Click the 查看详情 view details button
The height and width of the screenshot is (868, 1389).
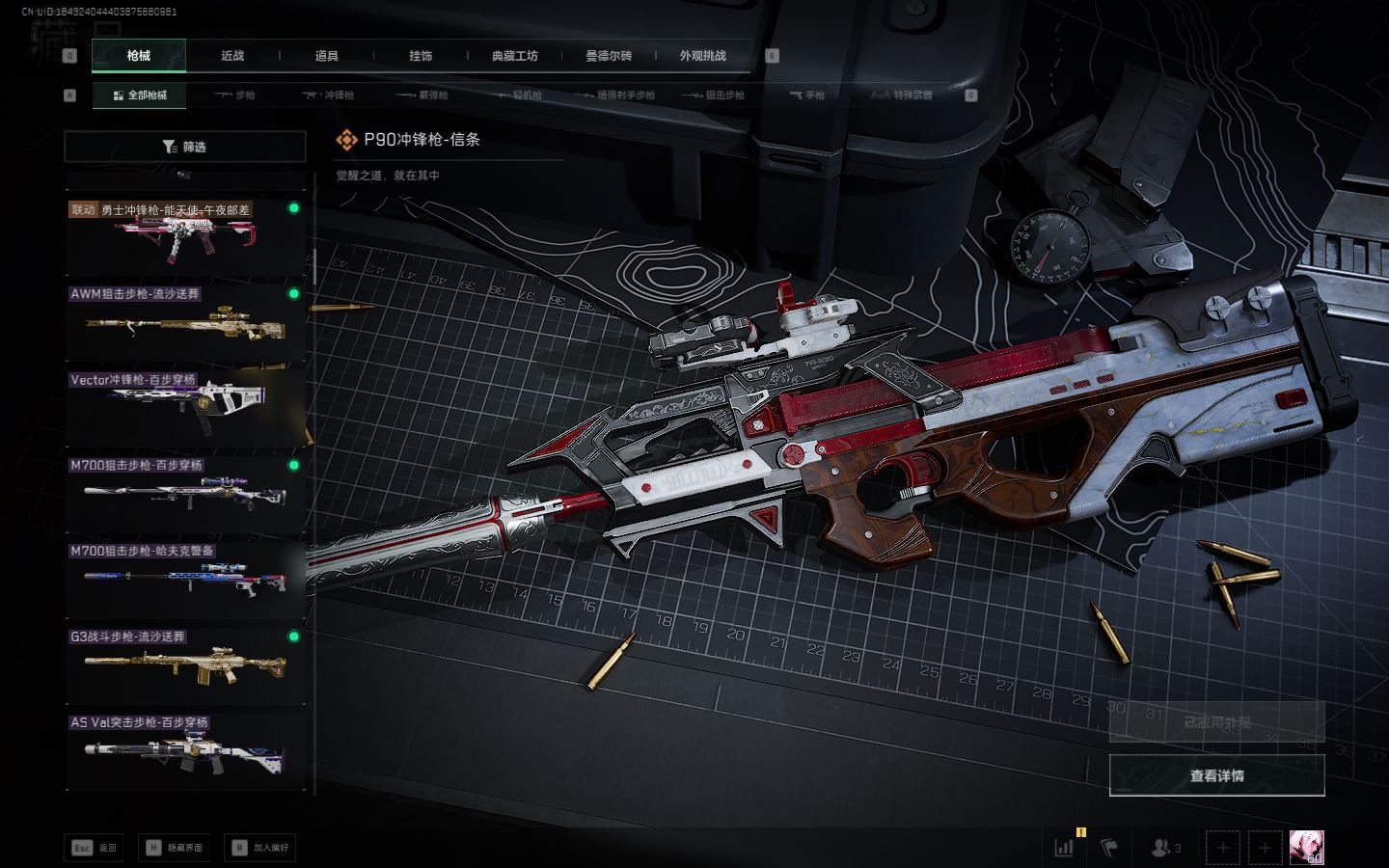coord(1216,775)
